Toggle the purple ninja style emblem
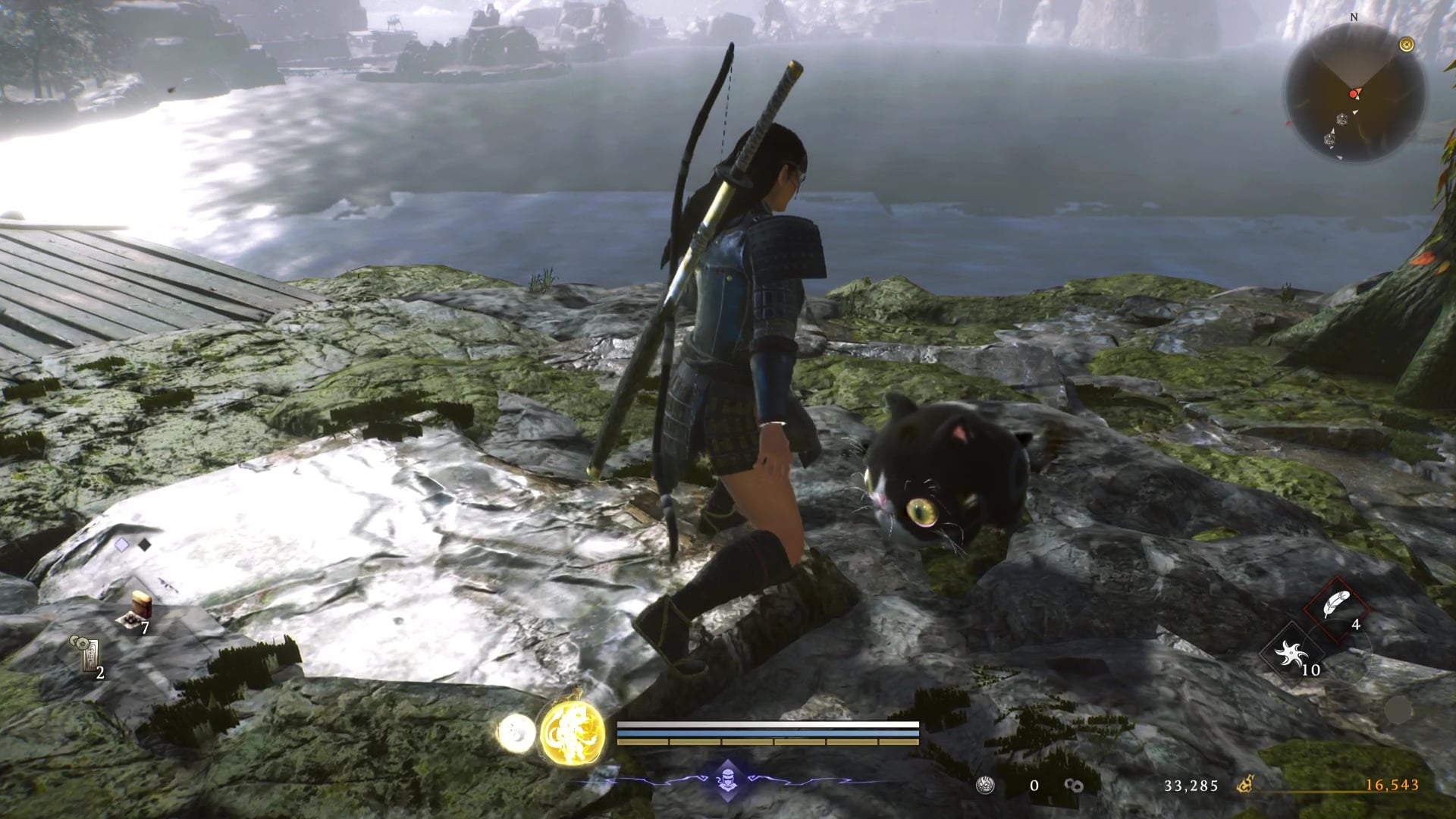Screen dimensions: 1456x819 point(726,780)
